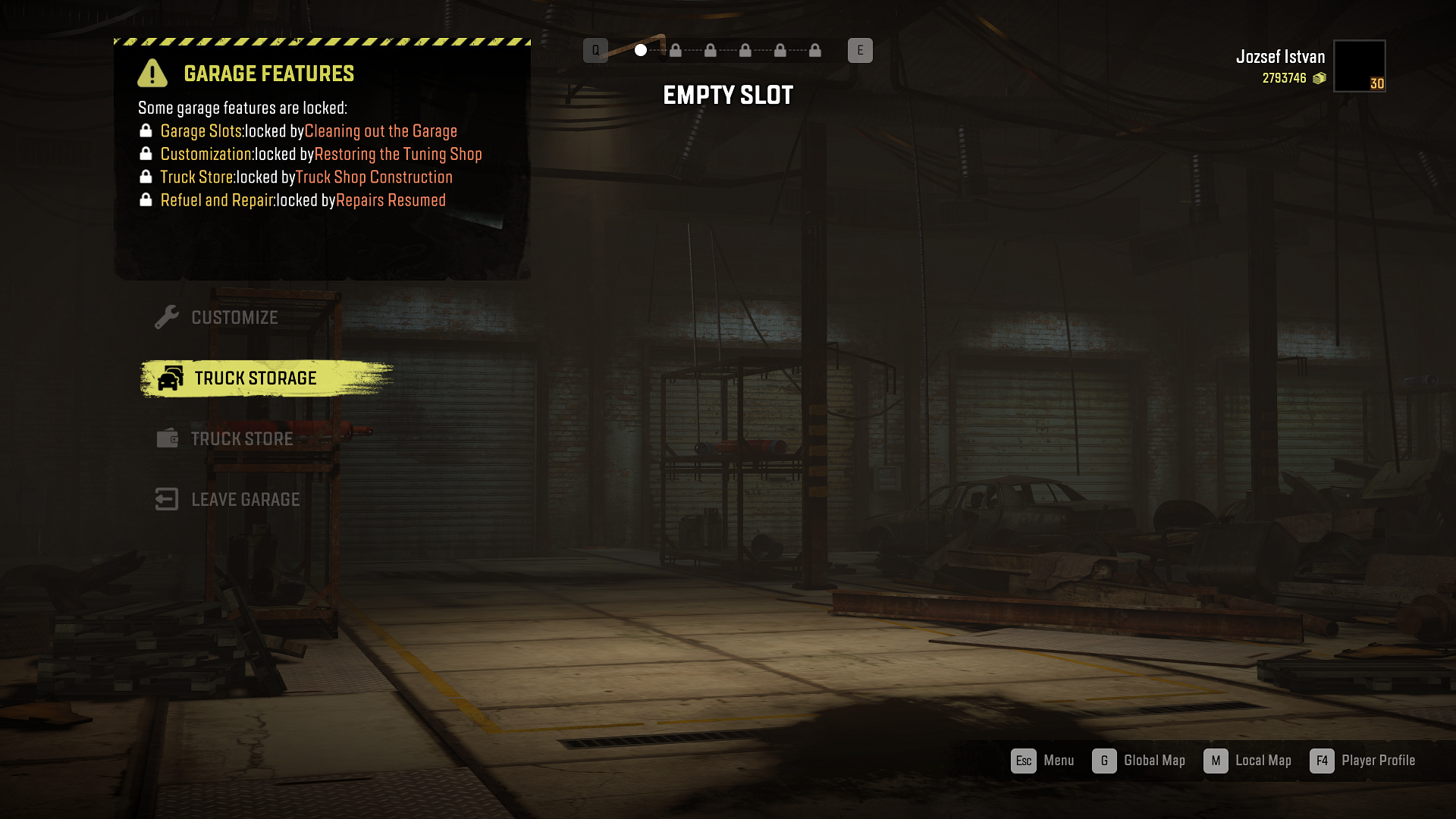Select Truck Storage option
The width and height of the screenshot is (1456, 819).
pos(255,378)
